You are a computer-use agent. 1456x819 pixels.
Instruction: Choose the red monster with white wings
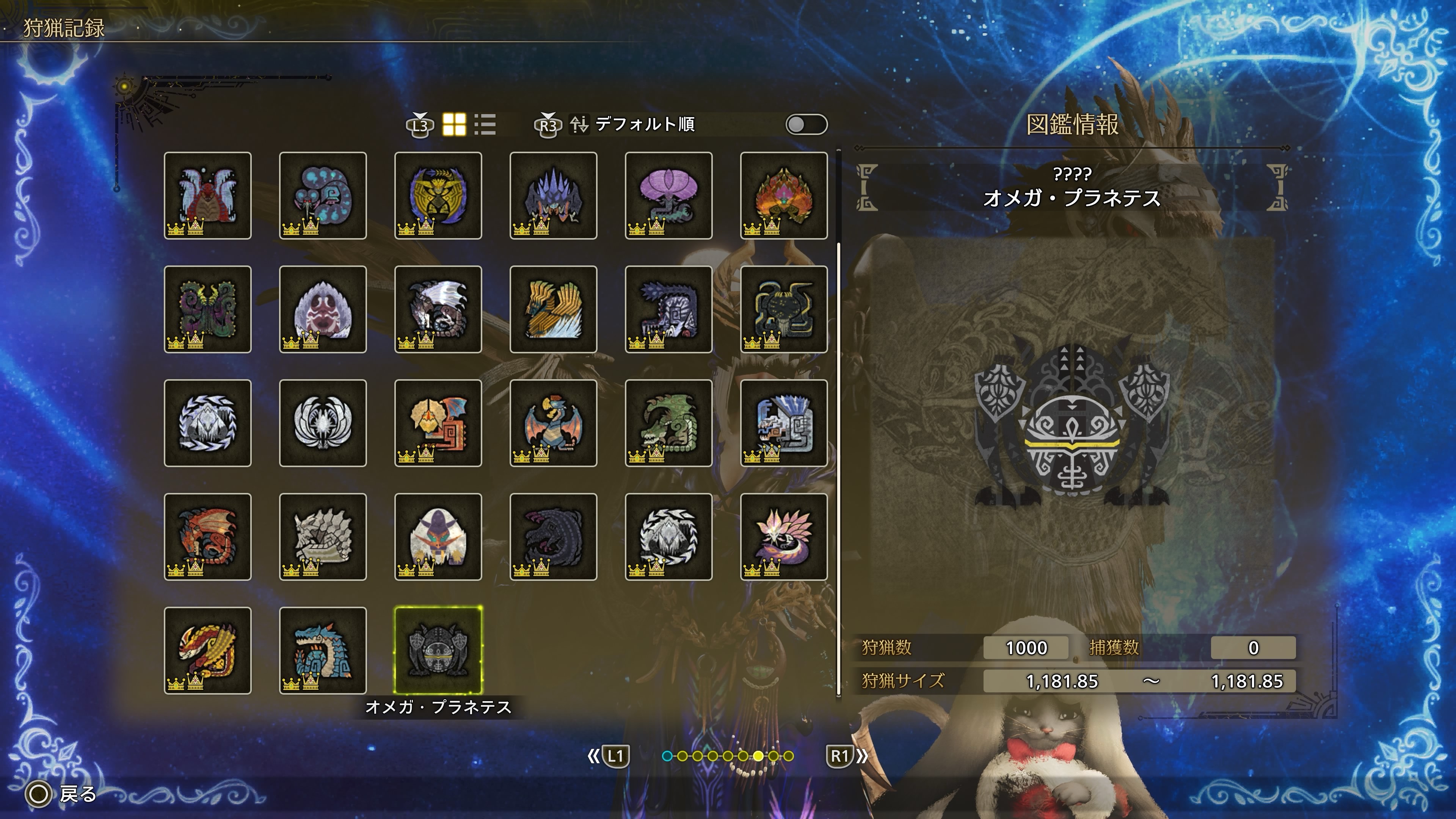(x=207, y=196)
